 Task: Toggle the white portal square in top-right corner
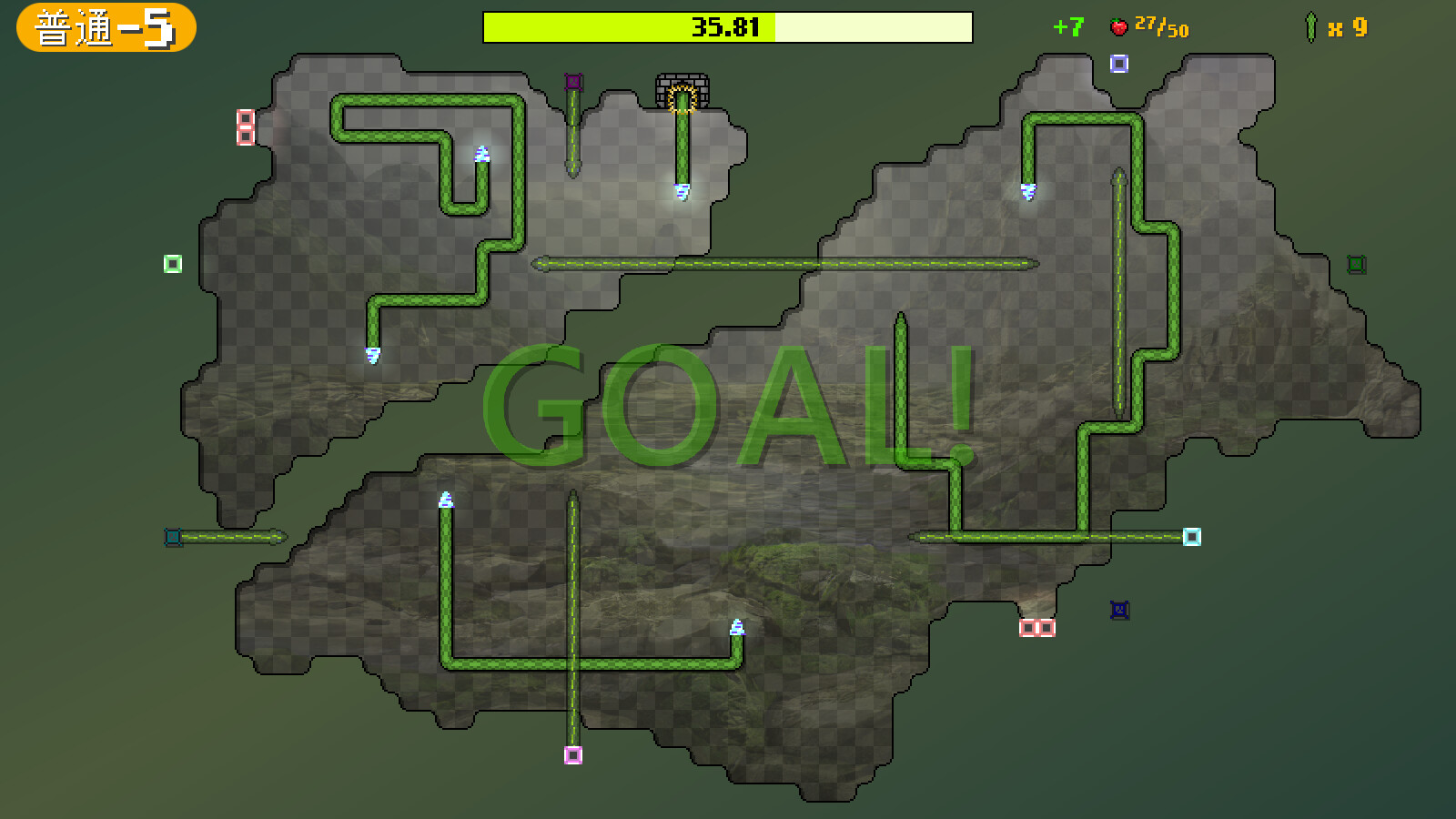pos(1120,62)
